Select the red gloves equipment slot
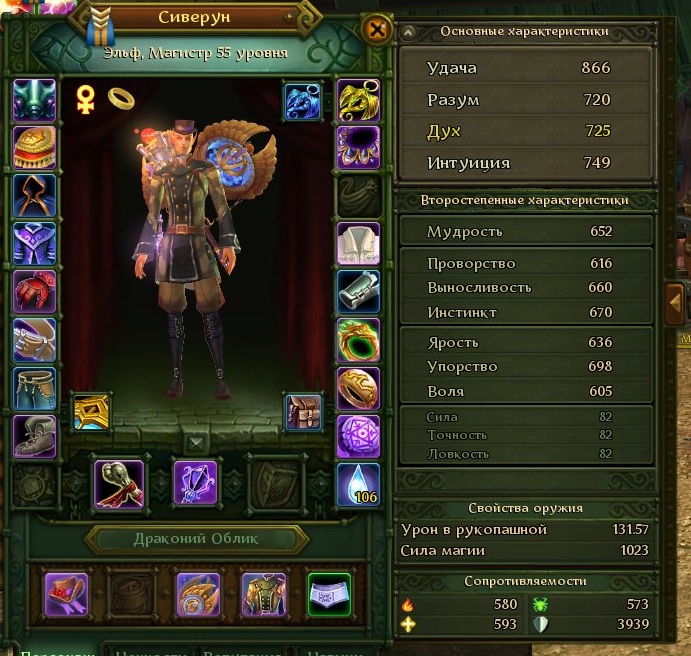691x656 pixels. point(35,292)
